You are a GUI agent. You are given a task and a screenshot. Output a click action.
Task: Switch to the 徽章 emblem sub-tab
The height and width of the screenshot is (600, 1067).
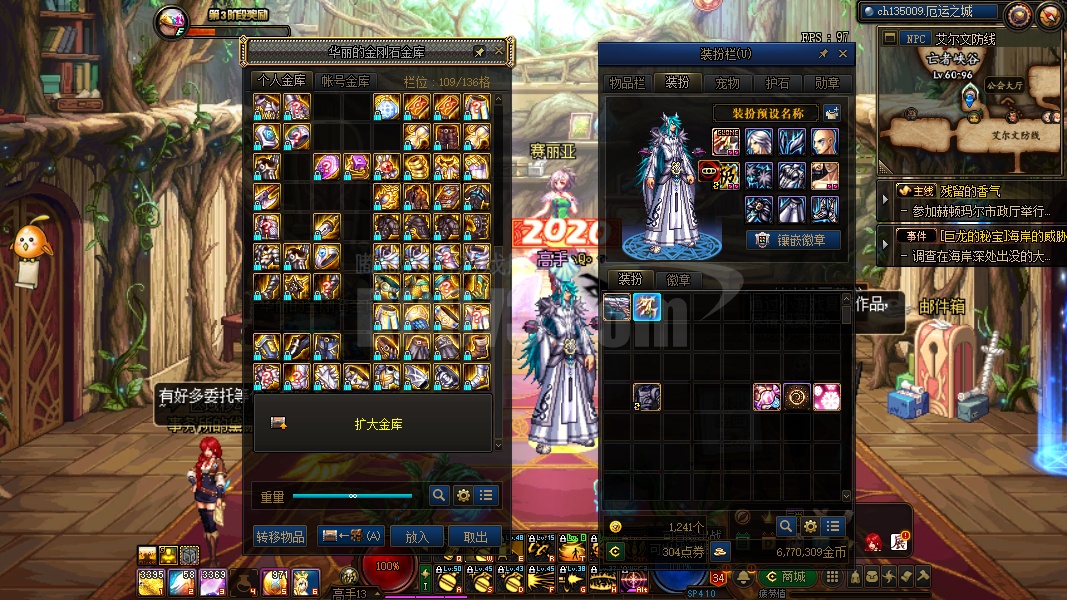point(678,280)
